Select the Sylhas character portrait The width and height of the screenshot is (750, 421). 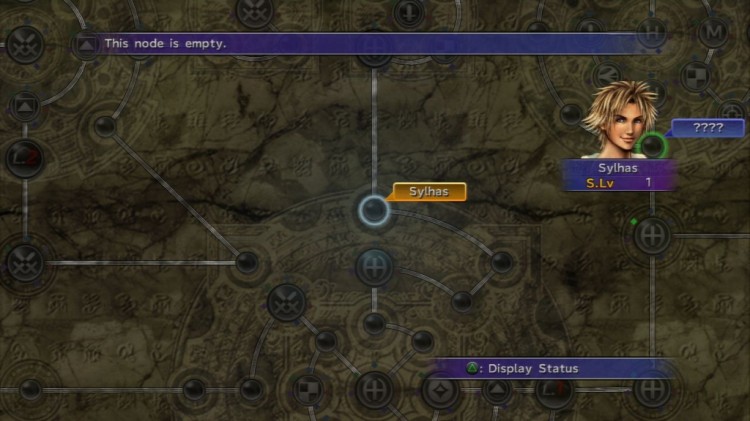620,118
